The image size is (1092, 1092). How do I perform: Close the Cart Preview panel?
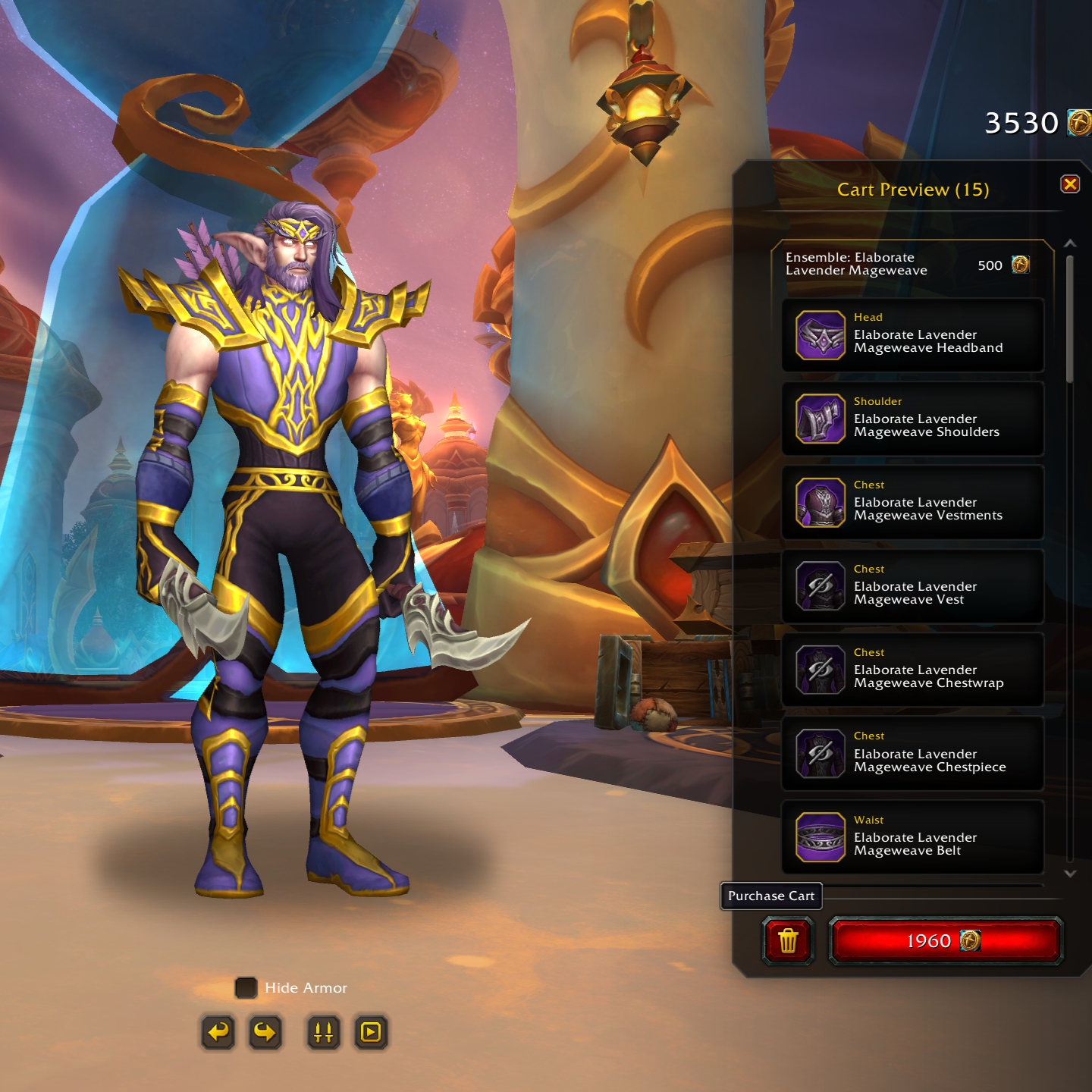1069,184
